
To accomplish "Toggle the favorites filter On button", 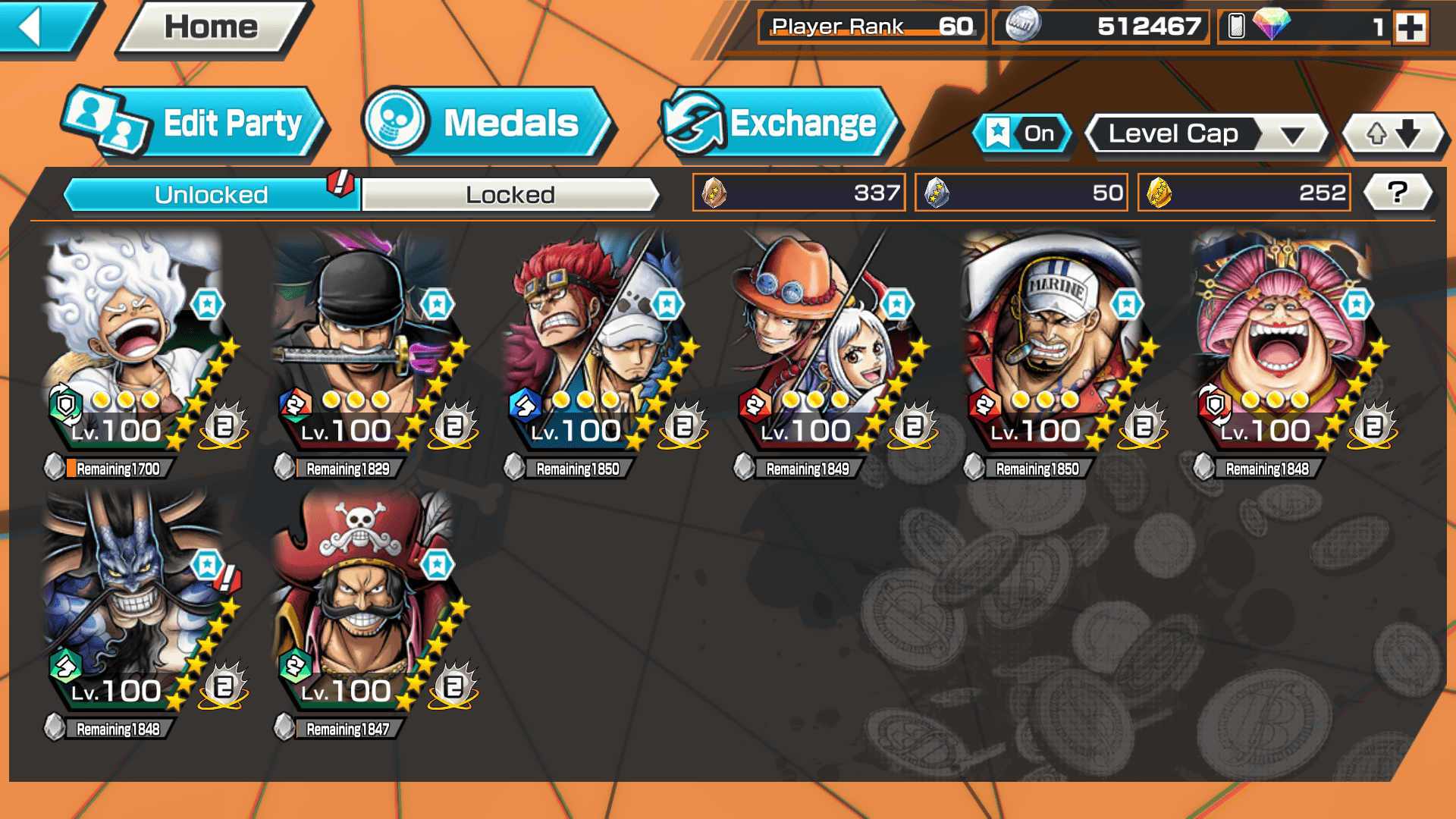I will point(1022,134).
